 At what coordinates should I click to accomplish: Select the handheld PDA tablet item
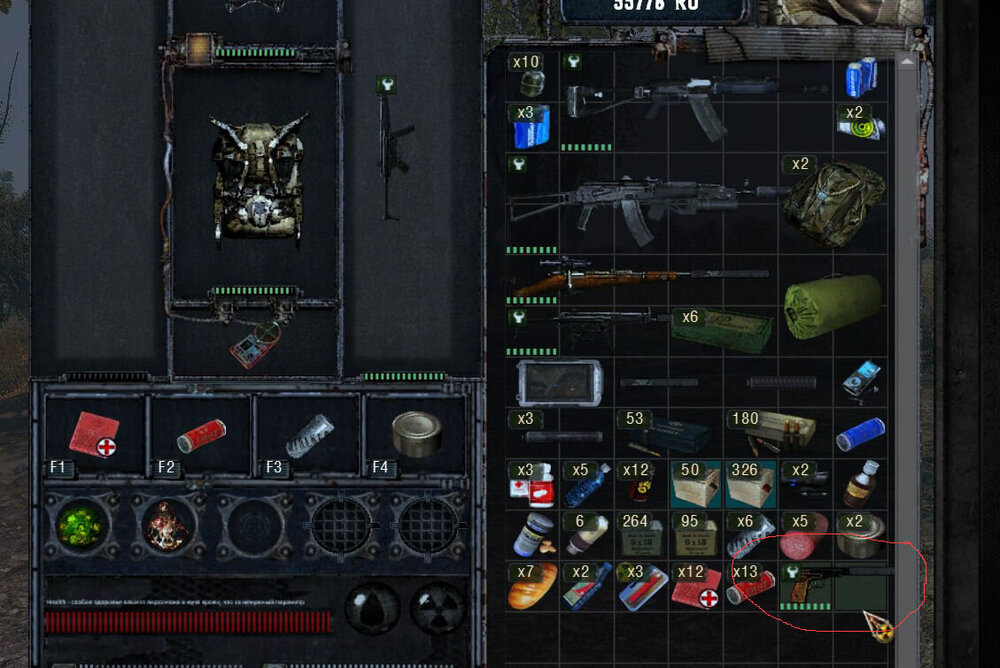(559, 381)
